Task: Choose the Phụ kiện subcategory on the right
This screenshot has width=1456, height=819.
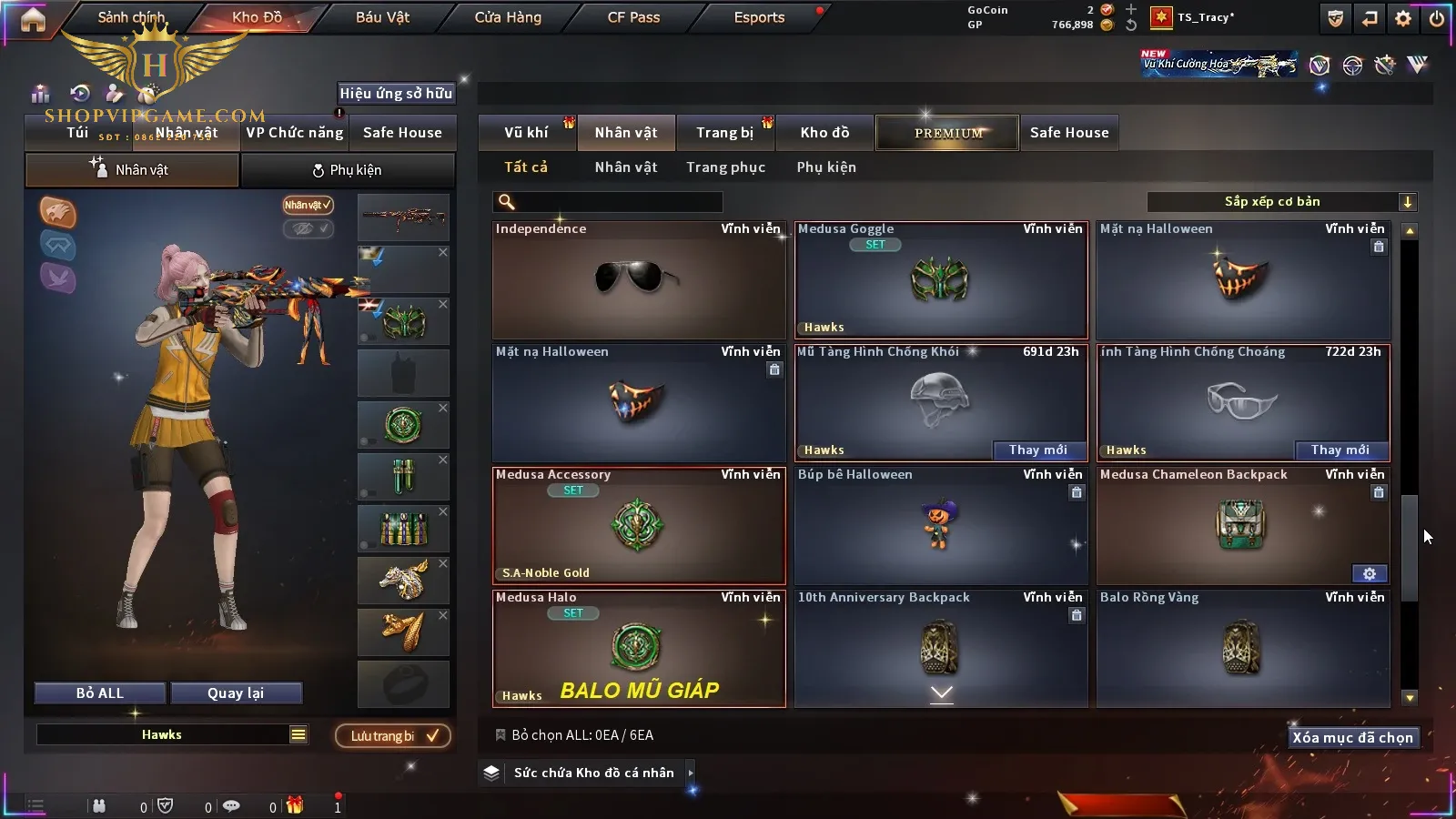Action: (826, 167)
